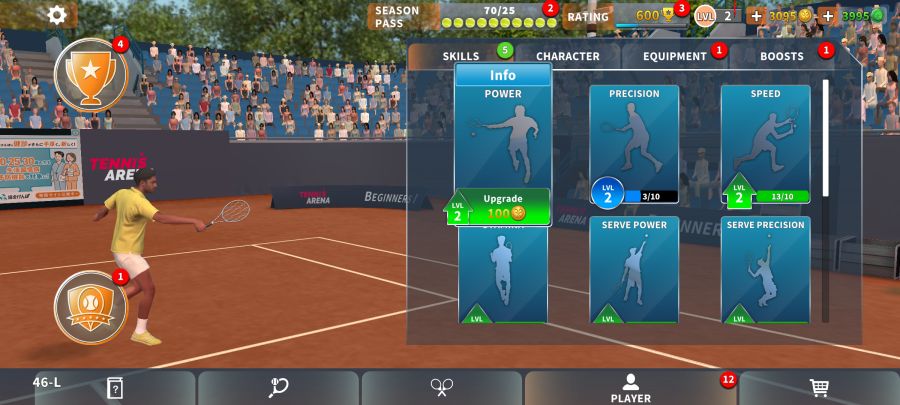Switch to the Skills tab
The image size is (900, 405).
pyautogui.click(x=462, y=56)
